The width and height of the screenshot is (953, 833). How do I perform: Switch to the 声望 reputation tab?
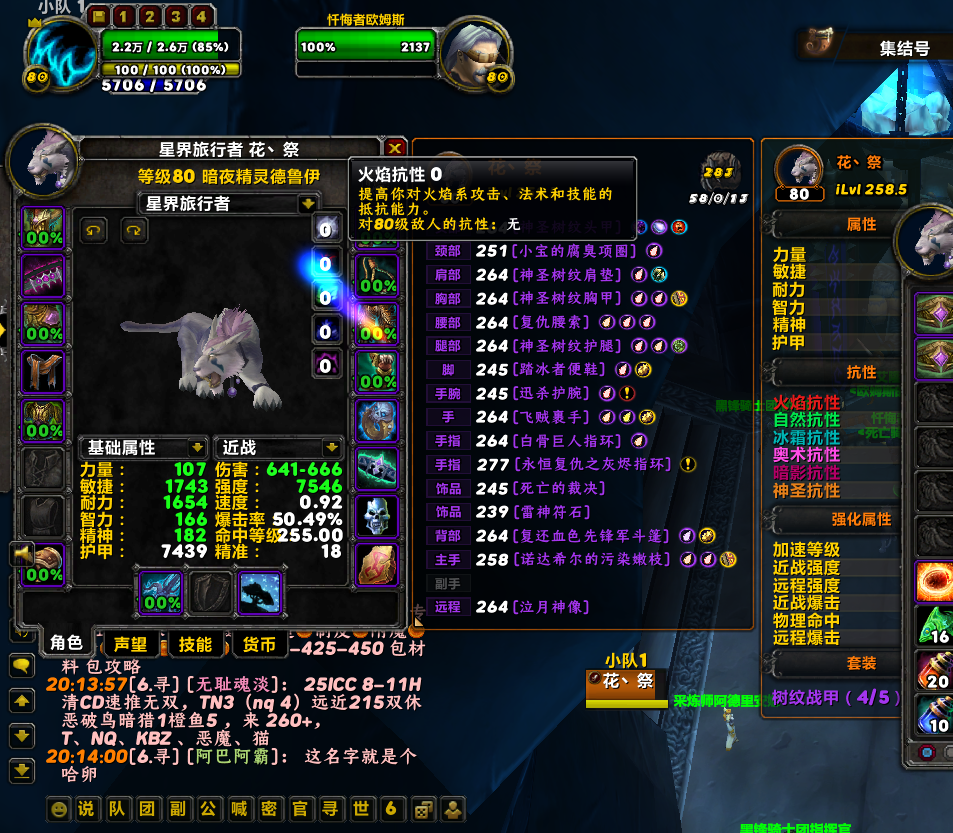coord(130,644)
